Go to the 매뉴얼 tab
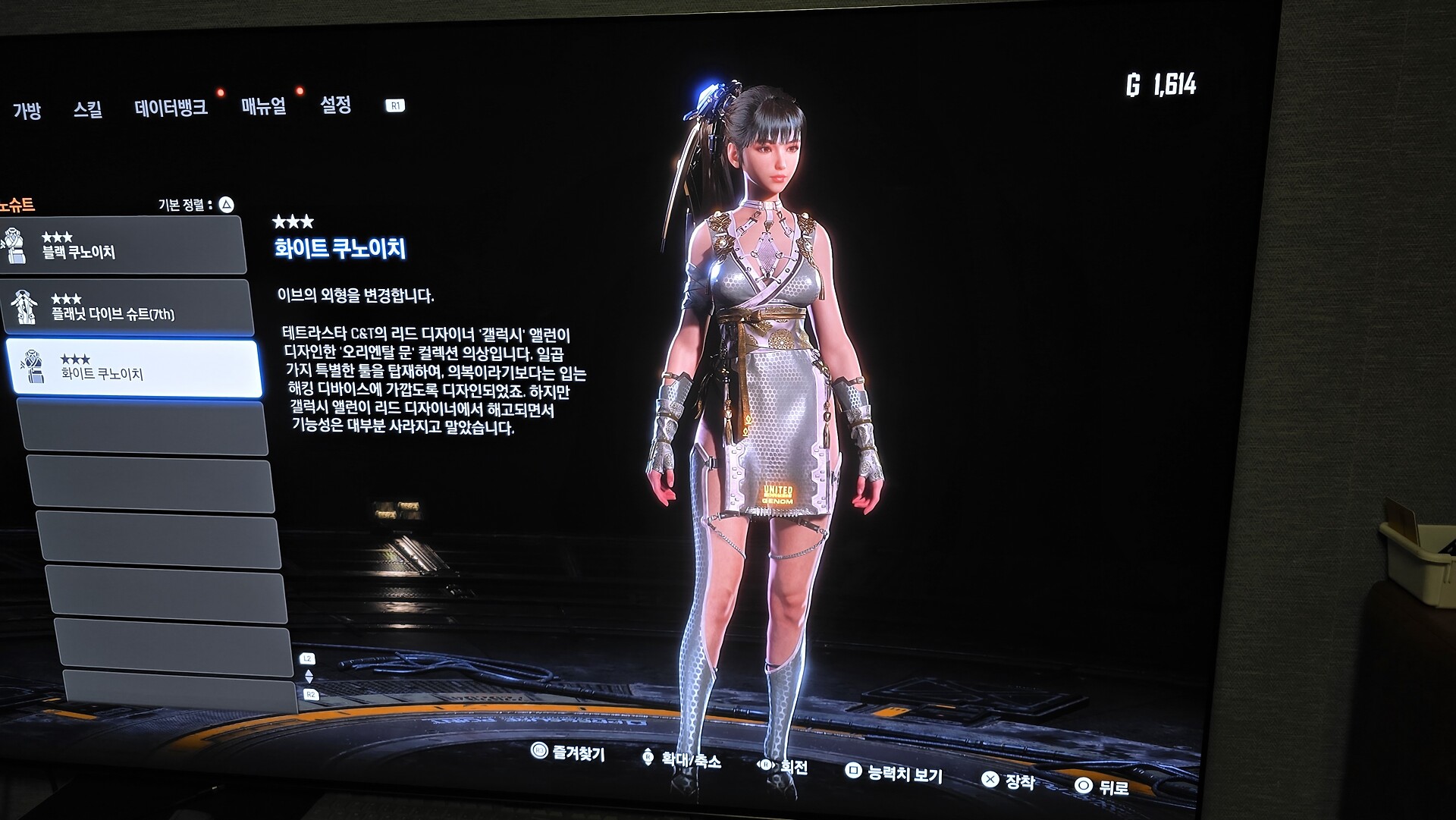 pos(263,106)
